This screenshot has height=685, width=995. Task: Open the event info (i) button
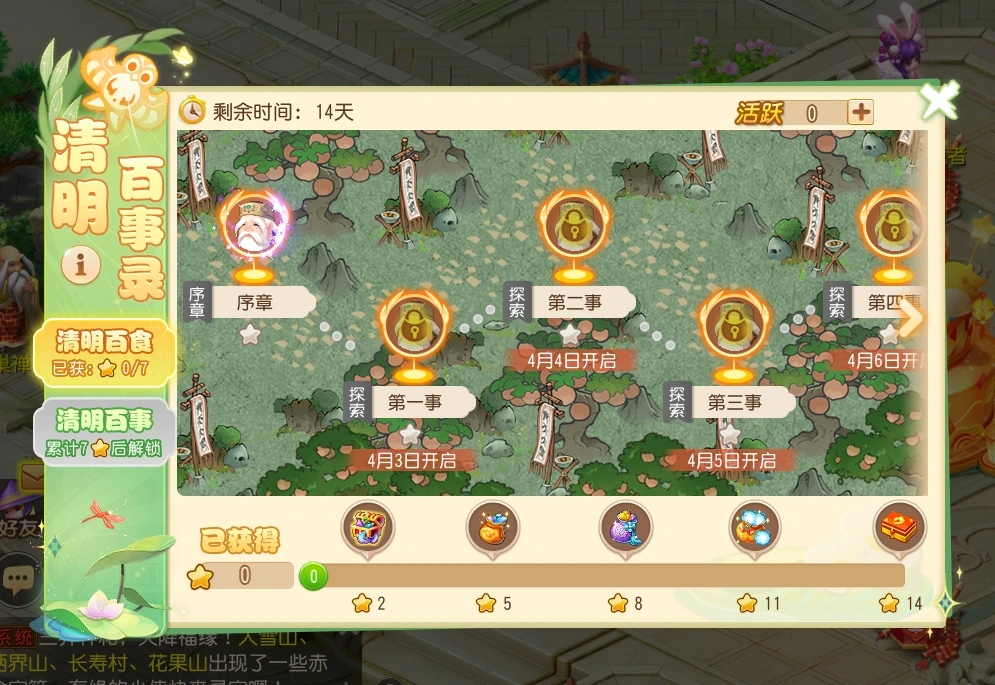tap(81, 264)
